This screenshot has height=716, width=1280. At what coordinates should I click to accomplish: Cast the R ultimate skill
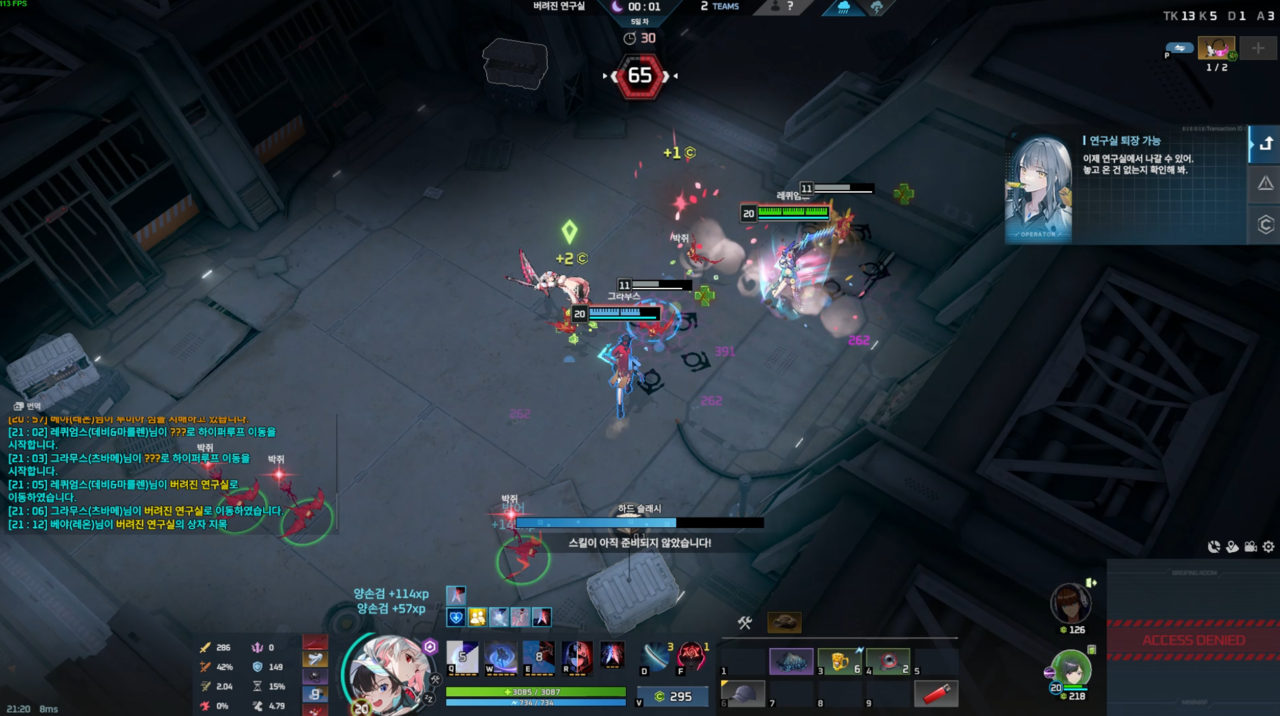[x=576, y=656]
